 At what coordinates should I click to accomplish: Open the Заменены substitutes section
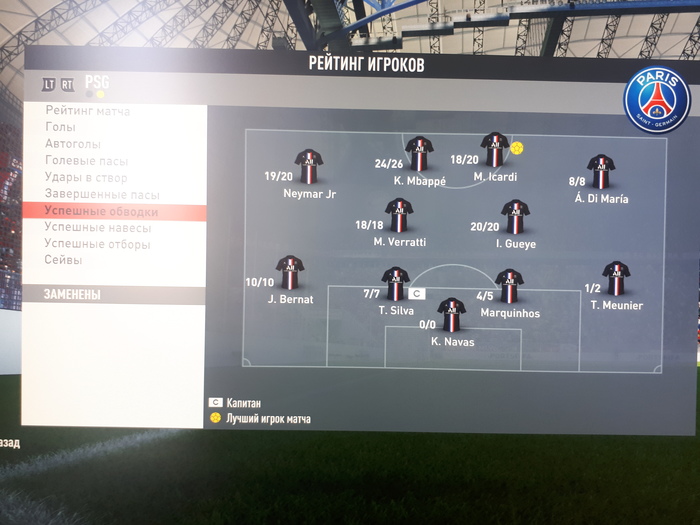pos(73,295)
